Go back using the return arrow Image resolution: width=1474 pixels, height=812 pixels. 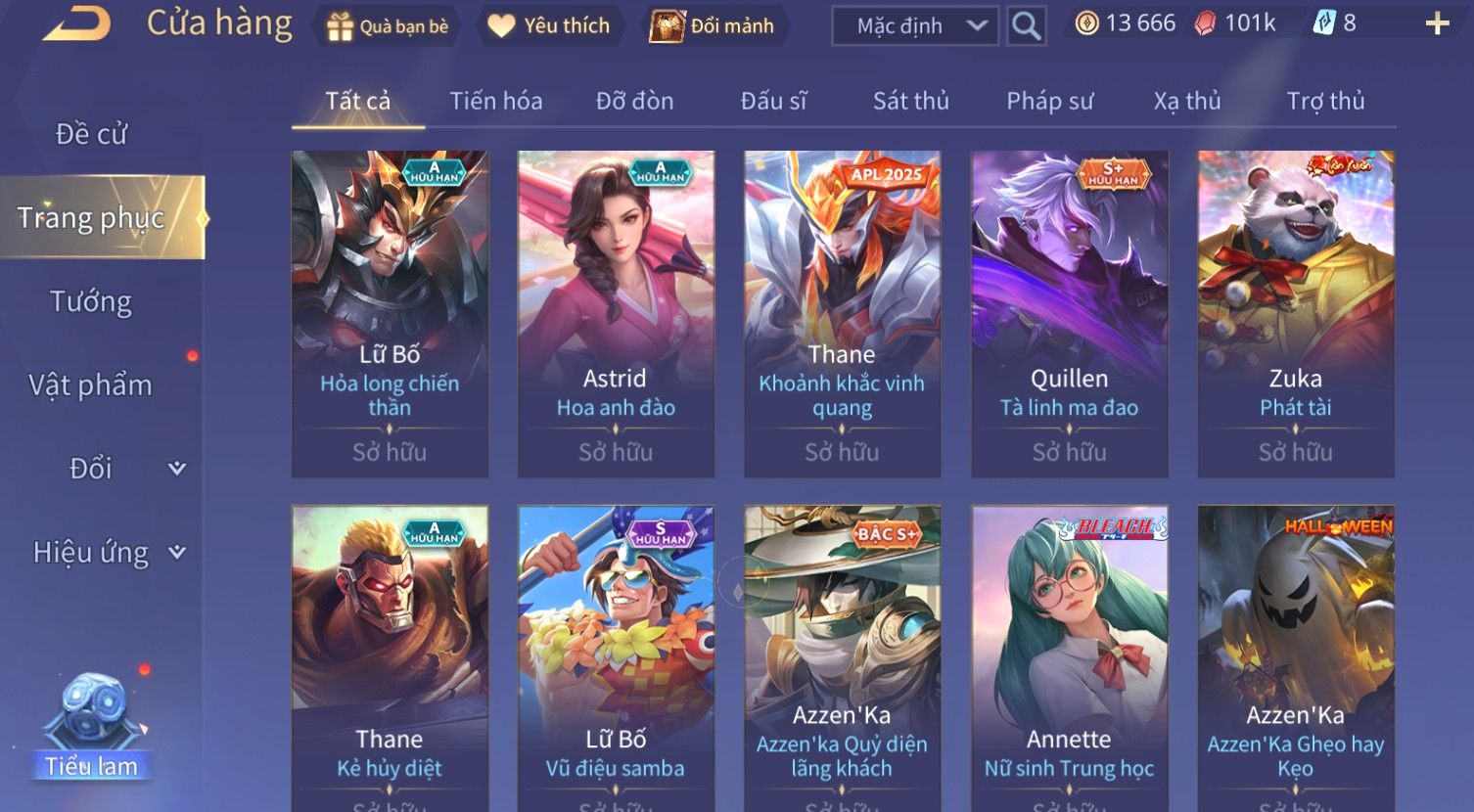point(76,25)
